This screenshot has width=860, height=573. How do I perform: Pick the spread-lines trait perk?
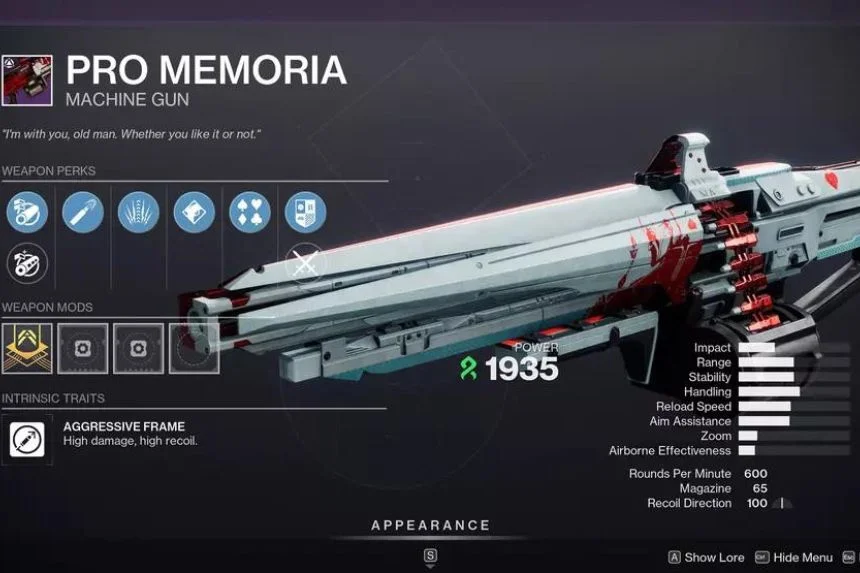click(x=138, y=213)
